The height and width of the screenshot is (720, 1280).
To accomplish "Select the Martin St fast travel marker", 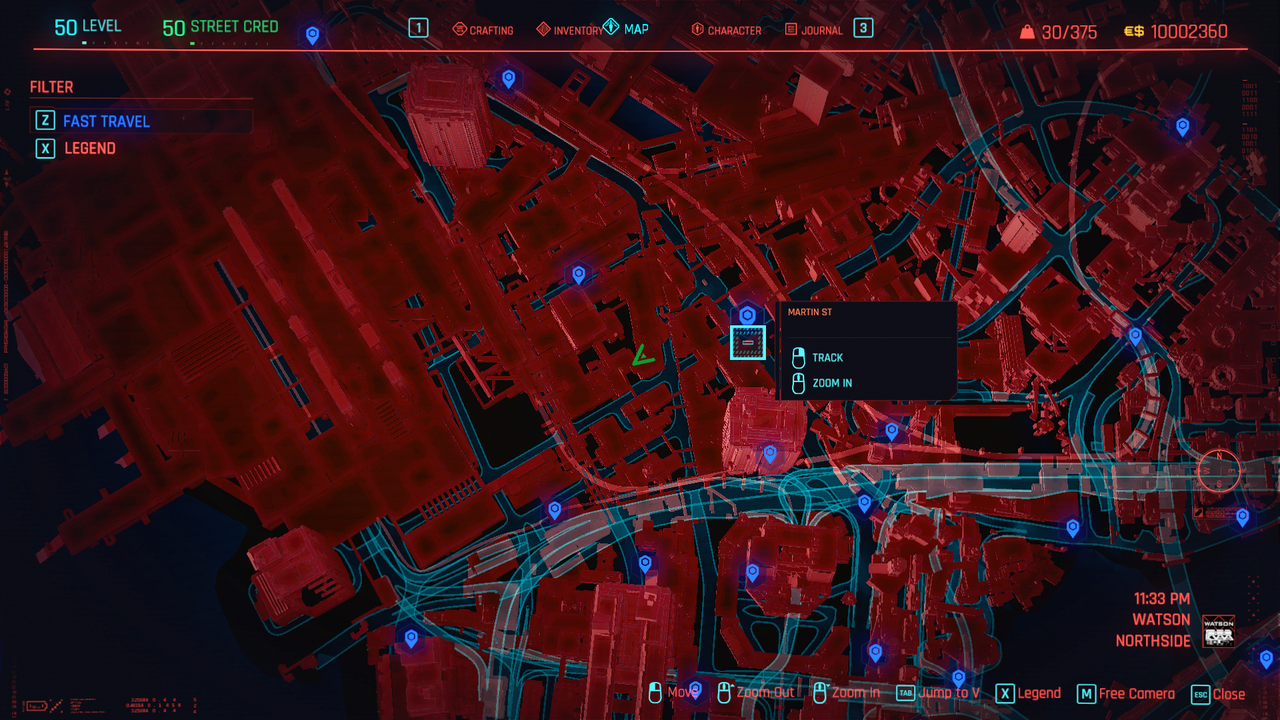I will [x=747, y=342].
